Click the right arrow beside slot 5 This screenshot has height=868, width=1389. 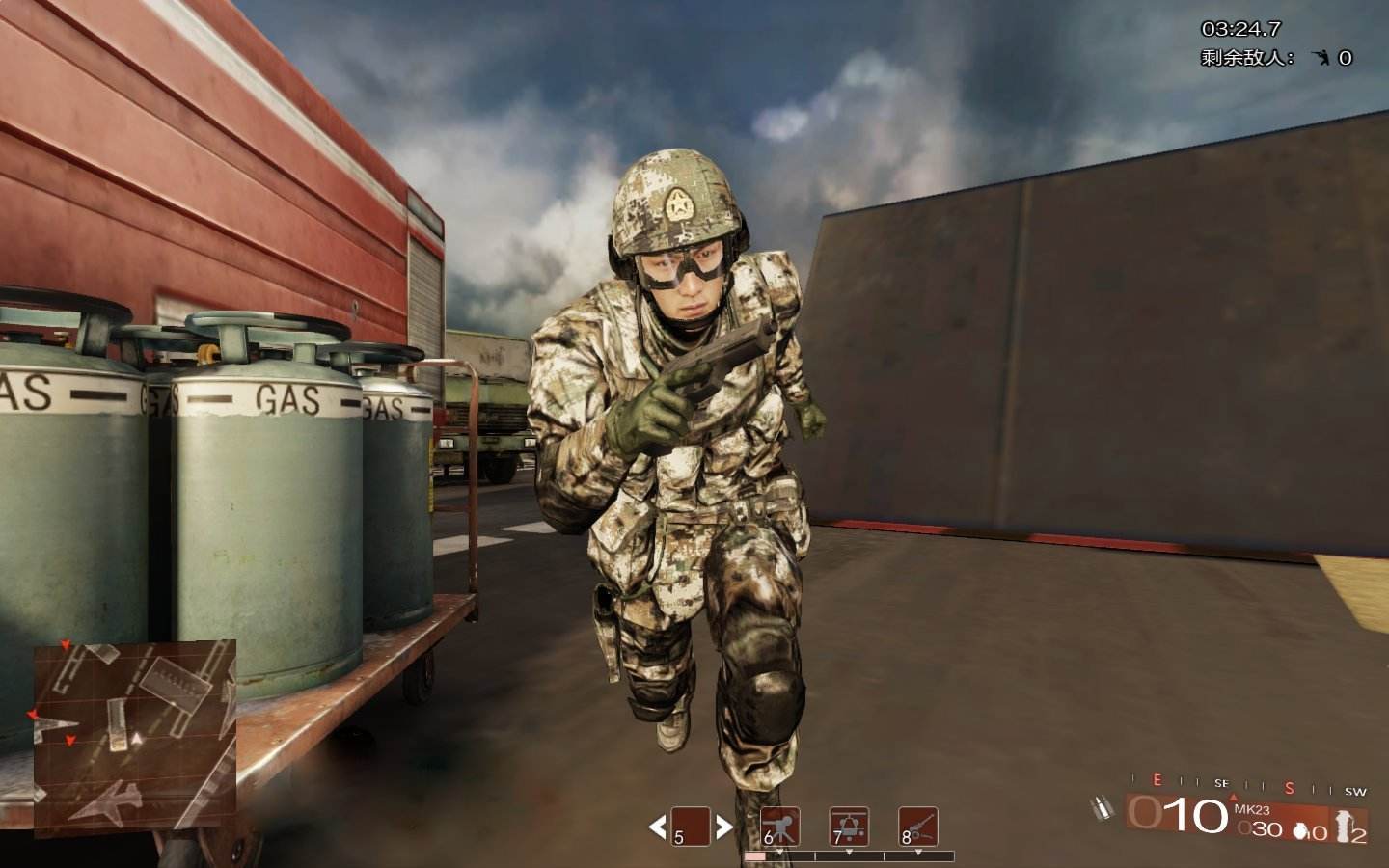point(723,827)
